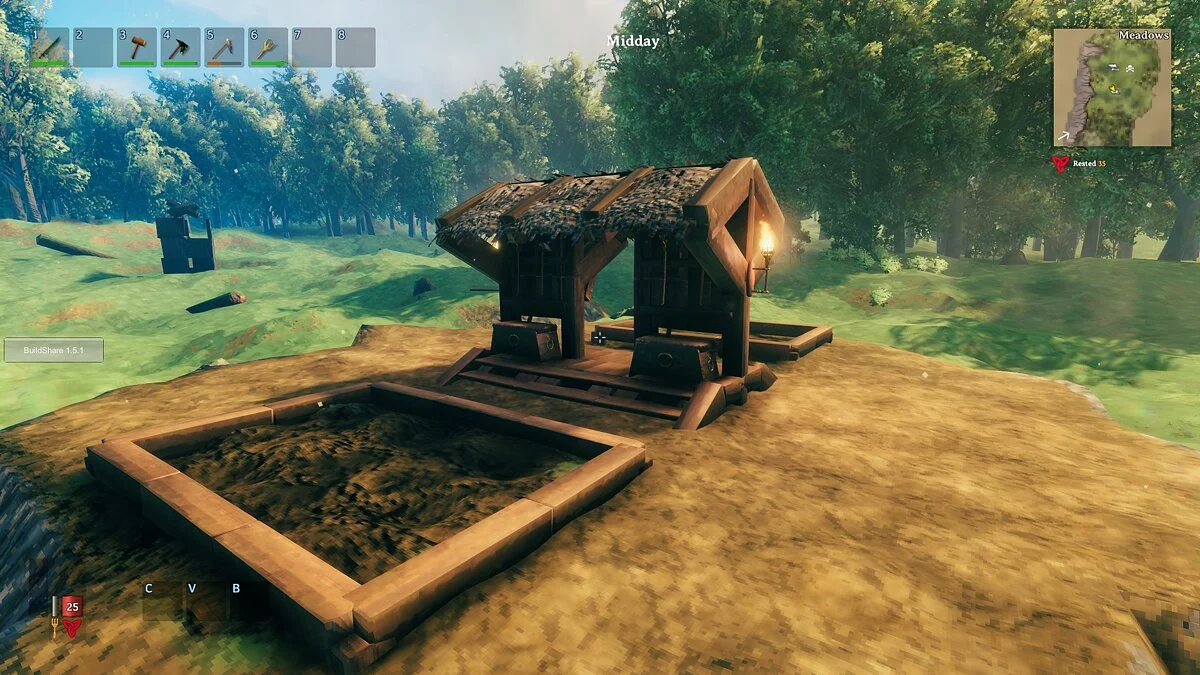Select the hammer in hotbar slot 3
The image size is (1200, 675).
(137, 47)
